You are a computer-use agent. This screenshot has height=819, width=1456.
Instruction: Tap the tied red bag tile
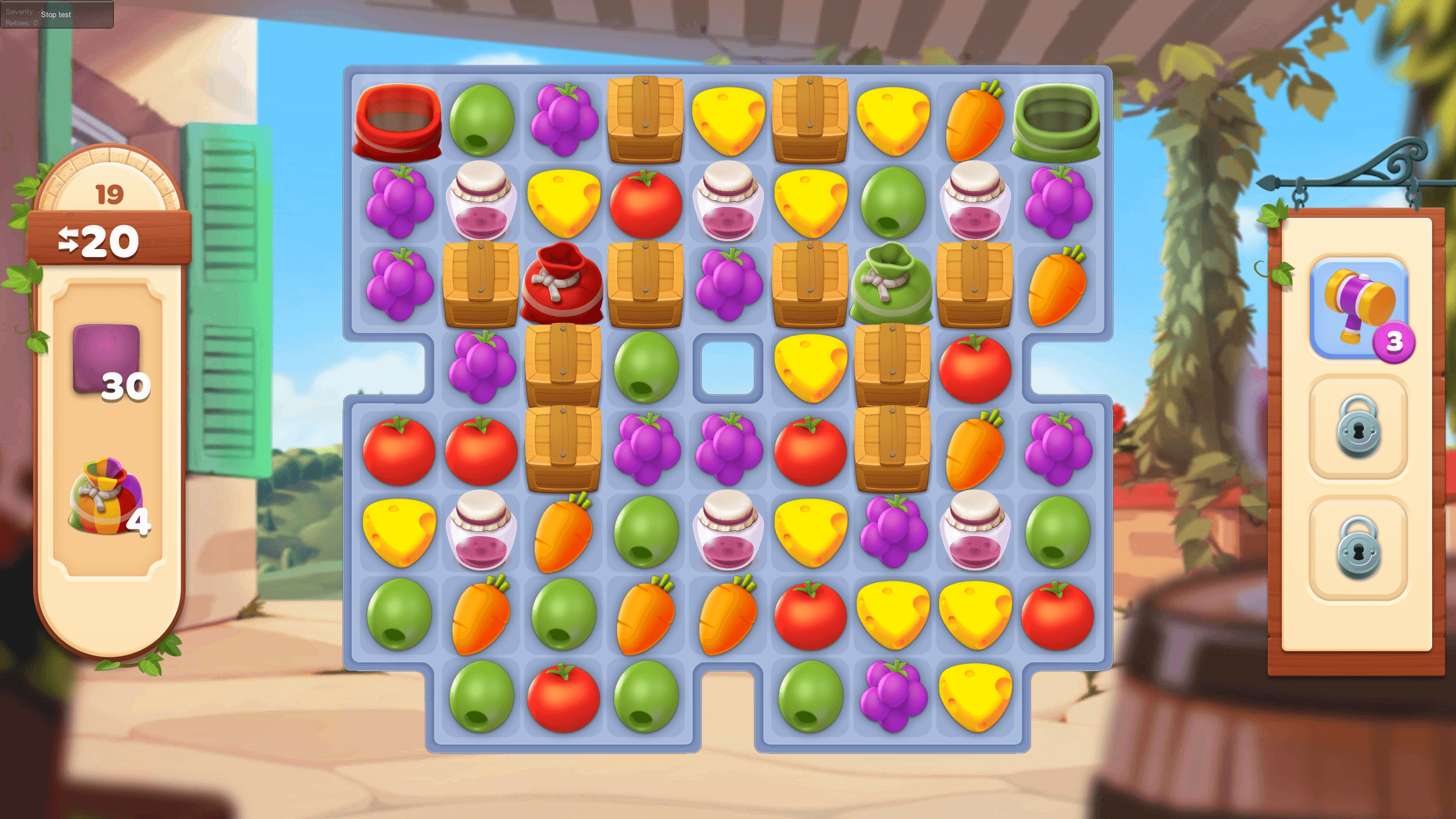pos(562,284)
